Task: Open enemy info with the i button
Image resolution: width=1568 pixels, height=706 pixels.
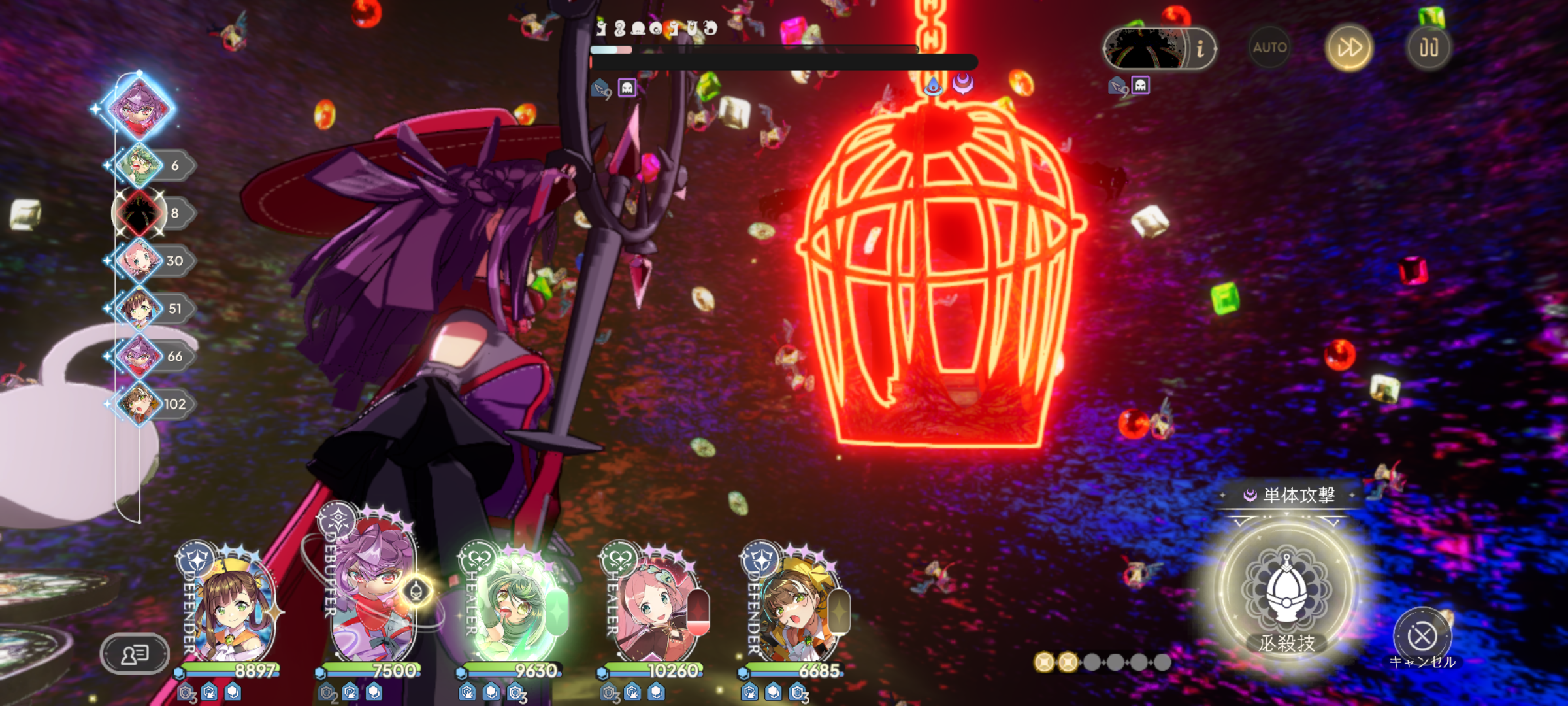Action: [1200, 48]
